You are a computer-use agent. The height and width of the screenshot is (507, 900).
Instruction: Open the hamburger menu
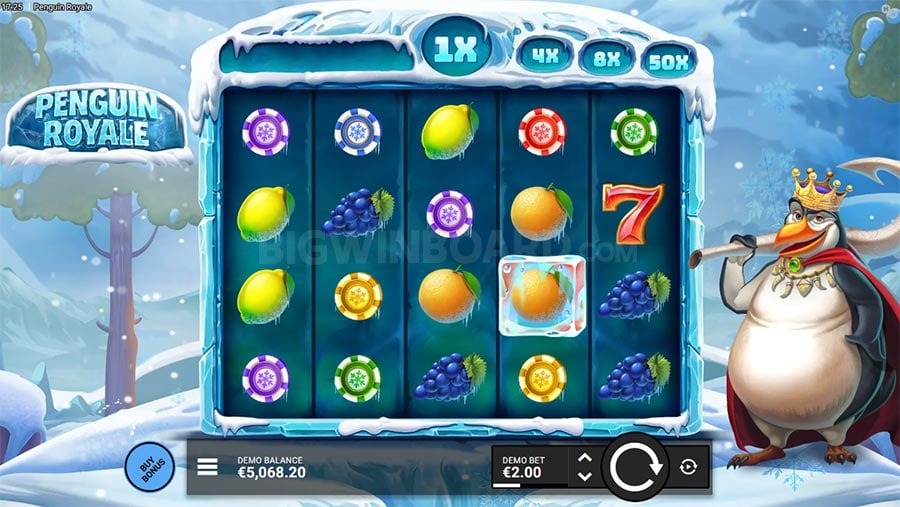pos(208,466)
